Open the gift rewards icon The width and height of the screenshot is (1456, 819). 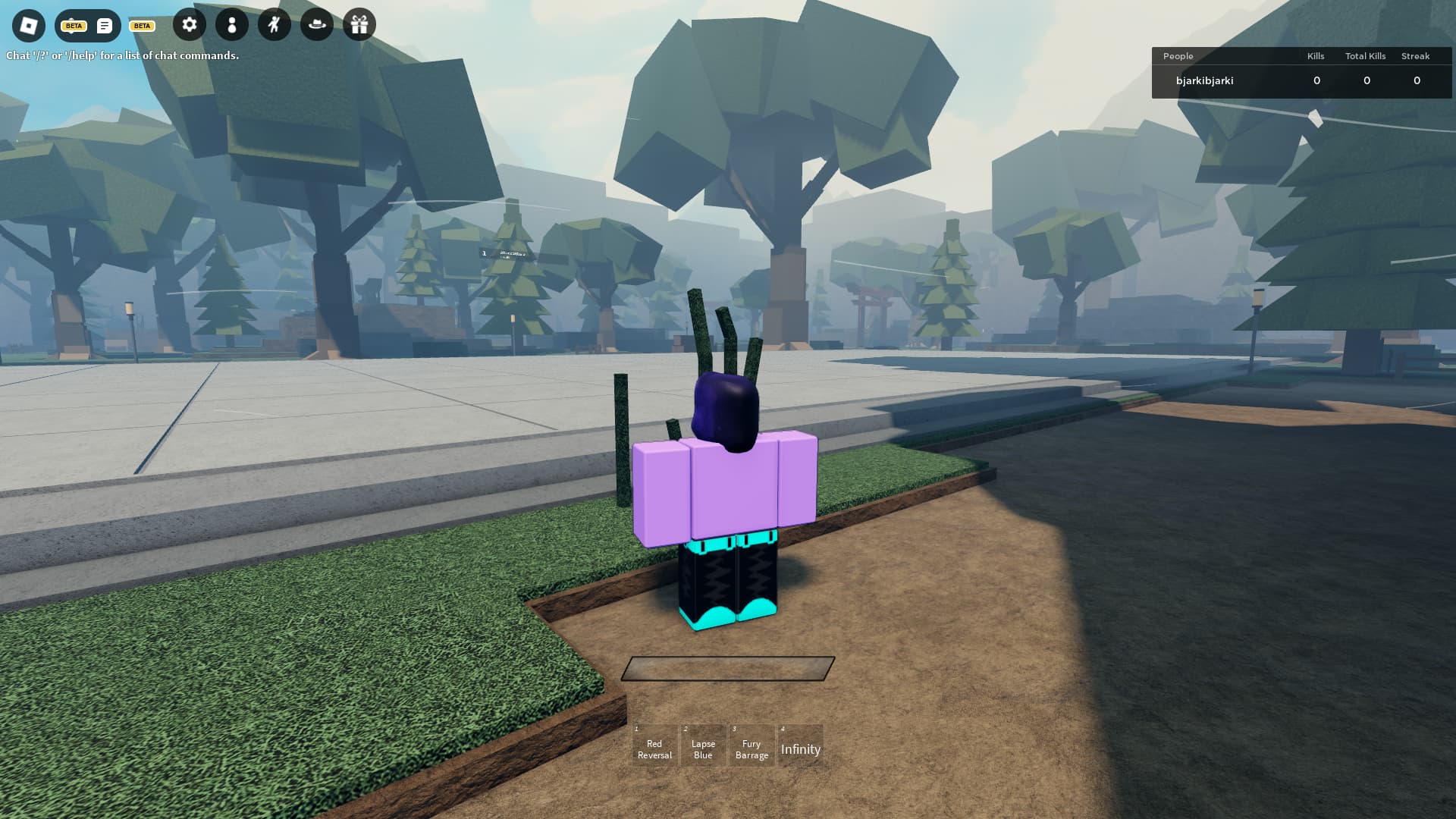359,25
